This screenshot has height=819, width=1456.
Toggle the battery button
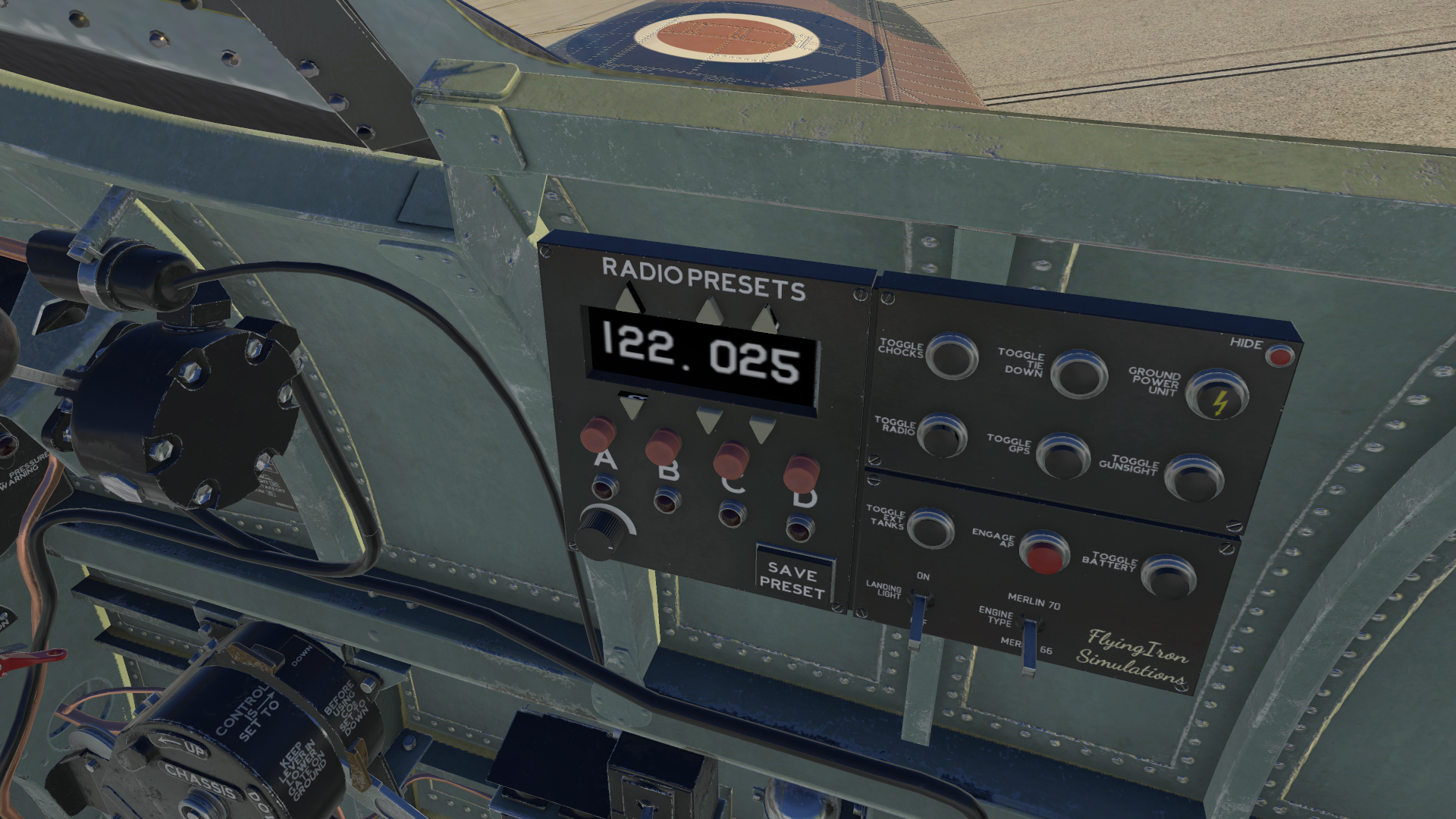click(x=1168, y=576)
